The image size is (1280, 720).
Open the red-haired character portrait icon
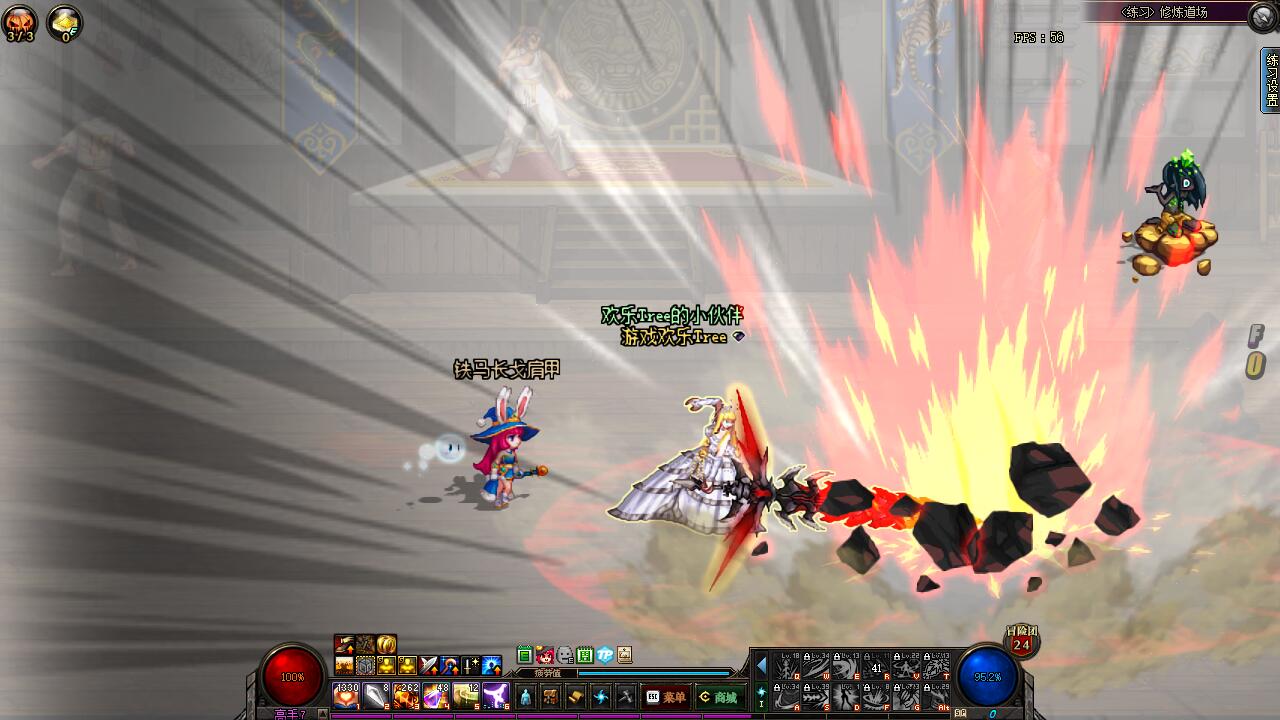(x=545, y=655)
